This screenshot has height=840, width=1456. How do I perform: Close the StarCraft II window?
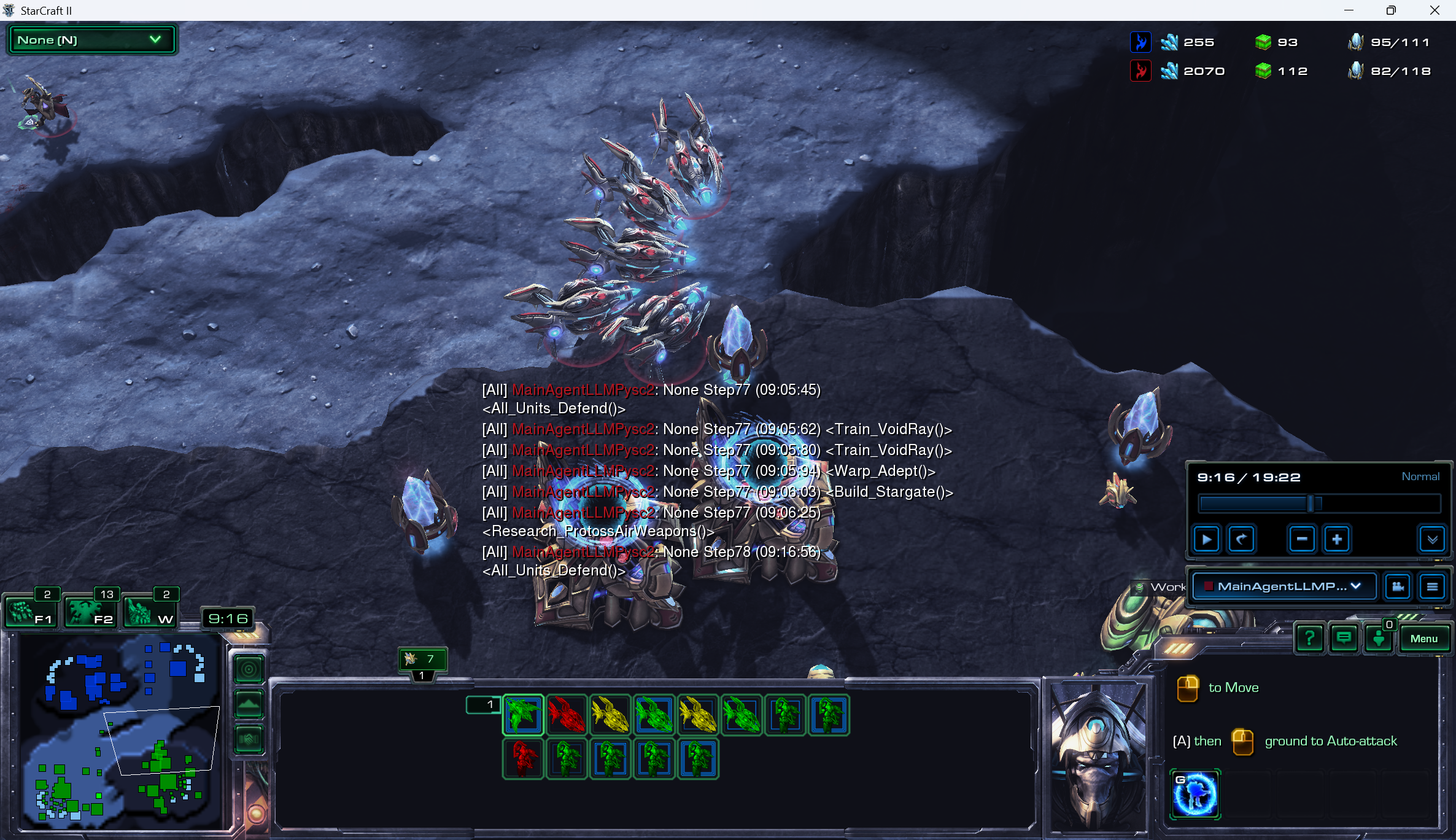click(x=1435, y=10)
